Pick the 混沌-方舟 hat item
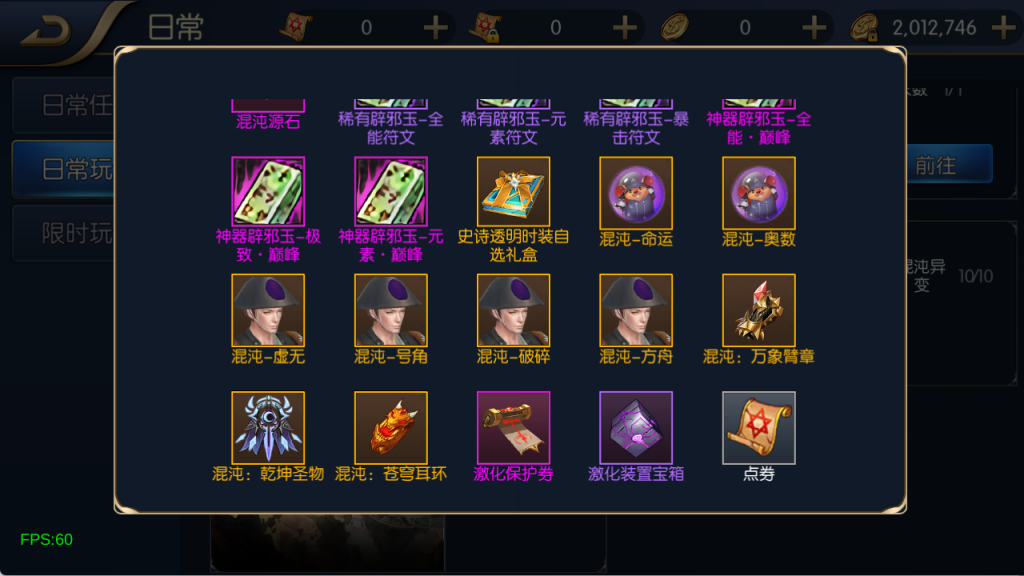 click(636, 310)
